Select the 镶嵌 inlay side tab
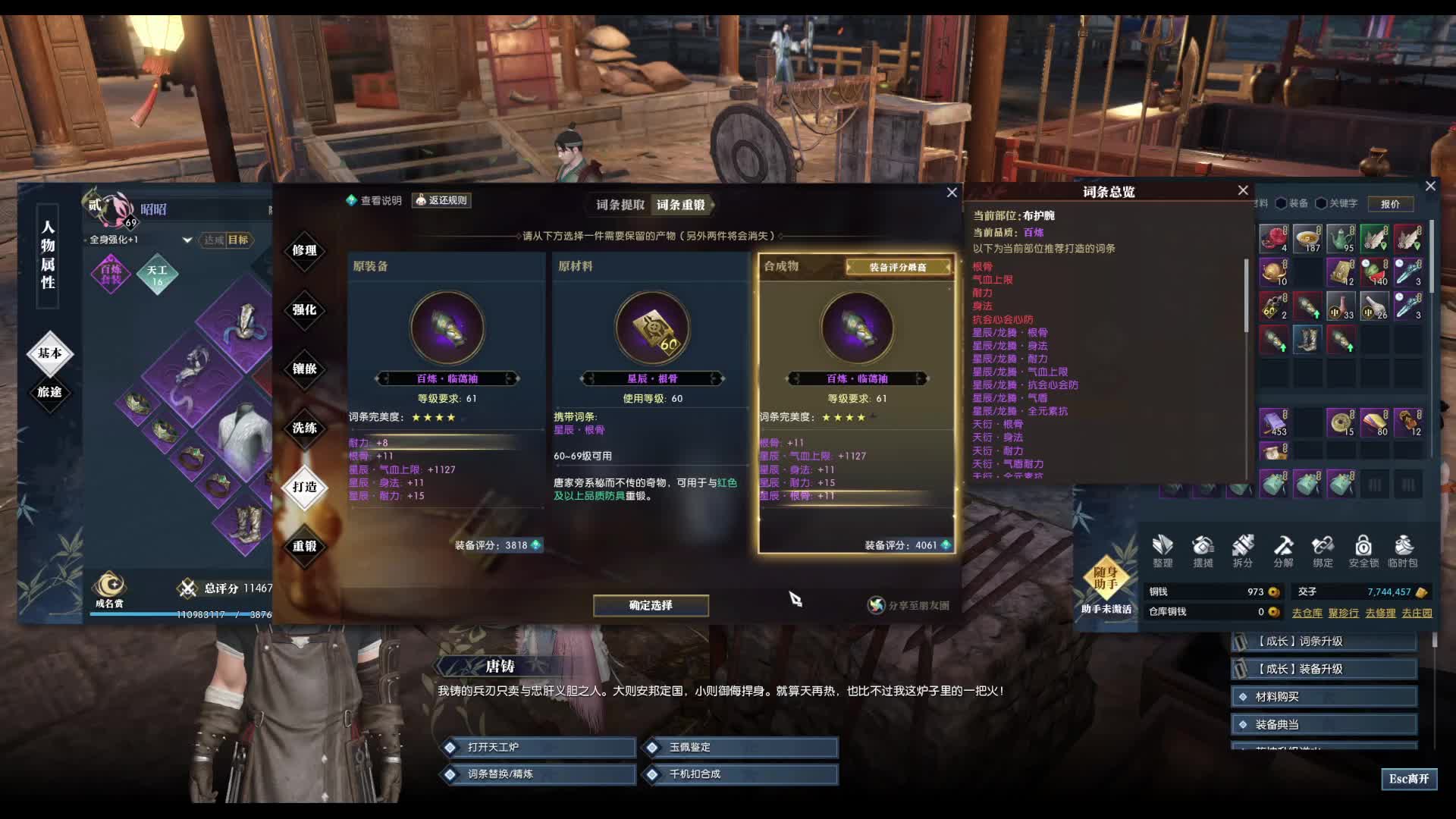Screen dimensions: 1456x819 (x=304, y=369)
